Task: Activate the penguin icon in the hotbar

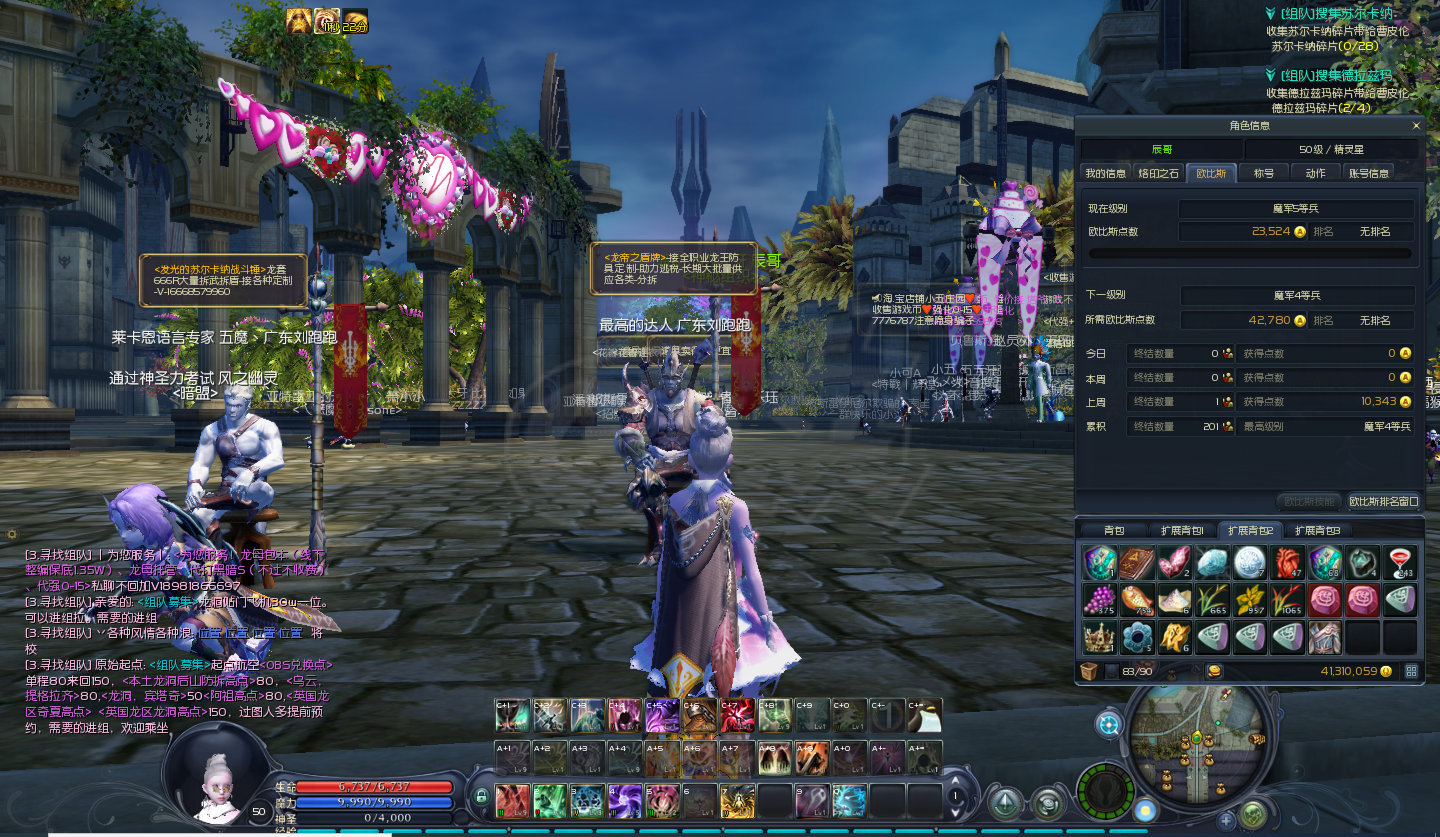Action: tap(923, 715)
